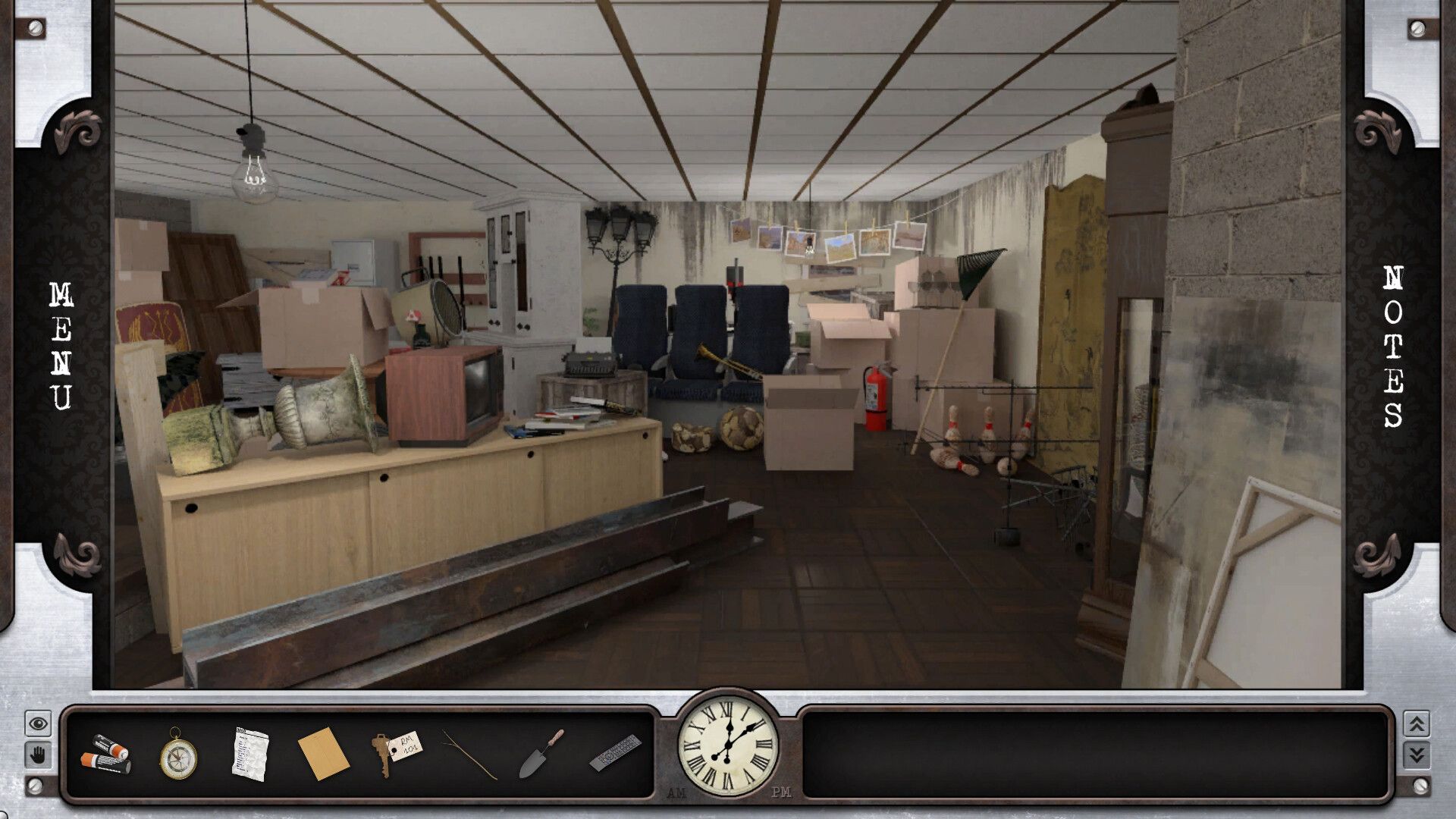Pick the brass compass from inventory
Screen dimensions: 1456x819
(x=177, y=754)
